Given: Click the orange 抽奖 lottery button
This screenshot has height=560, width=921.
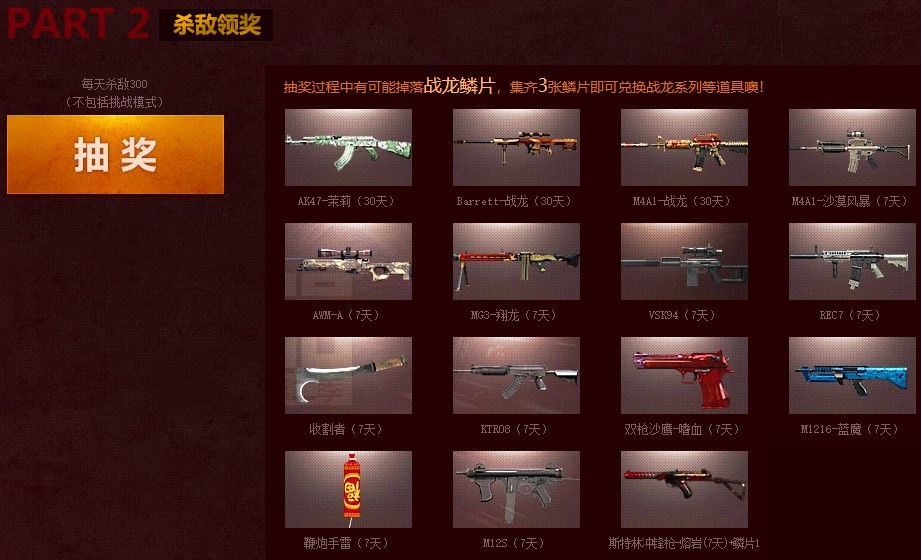Looking at the screenshot, I should [115, 154].
